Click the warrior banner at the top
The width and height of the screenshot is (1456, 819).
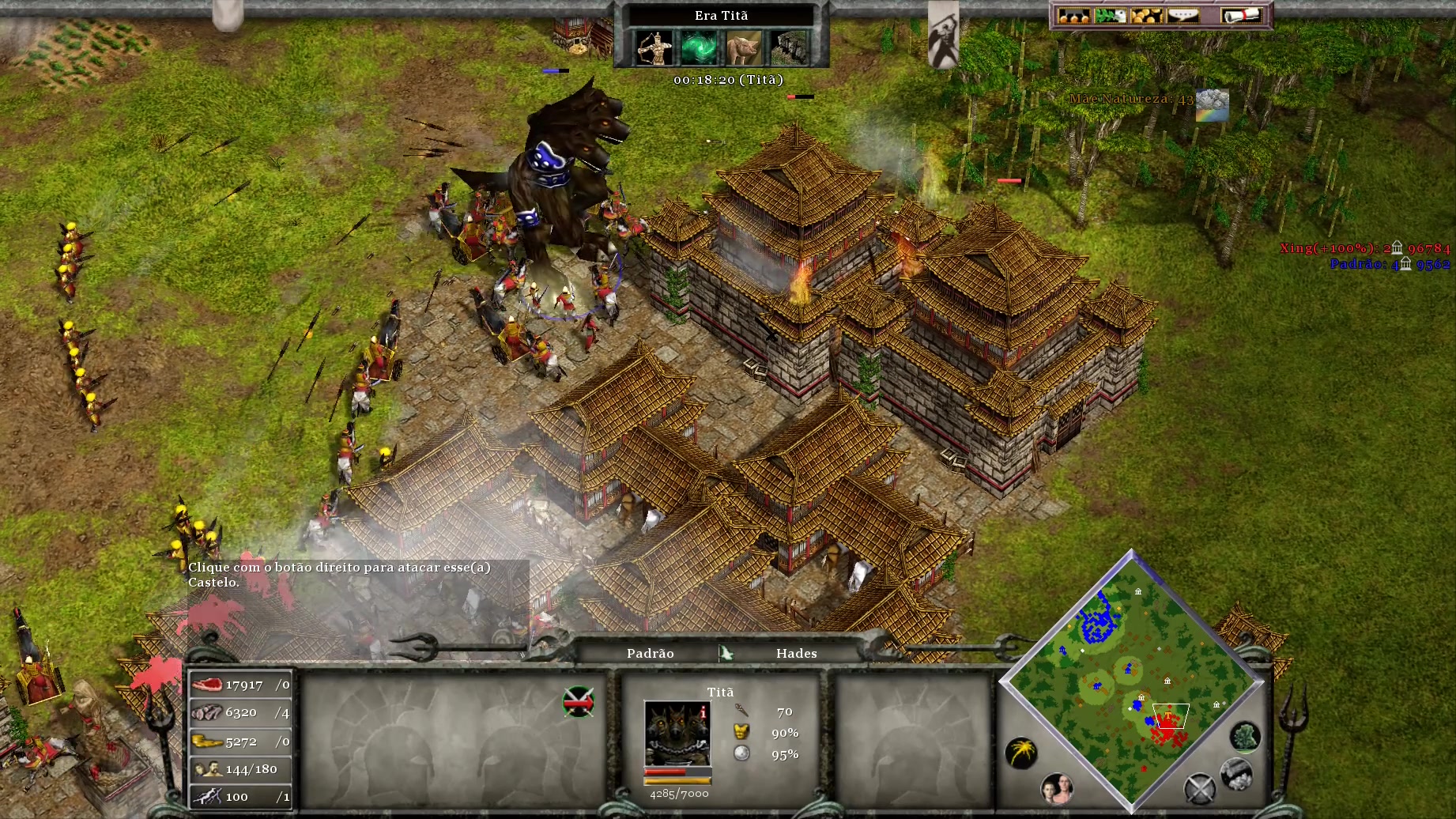tap(943, 36)
